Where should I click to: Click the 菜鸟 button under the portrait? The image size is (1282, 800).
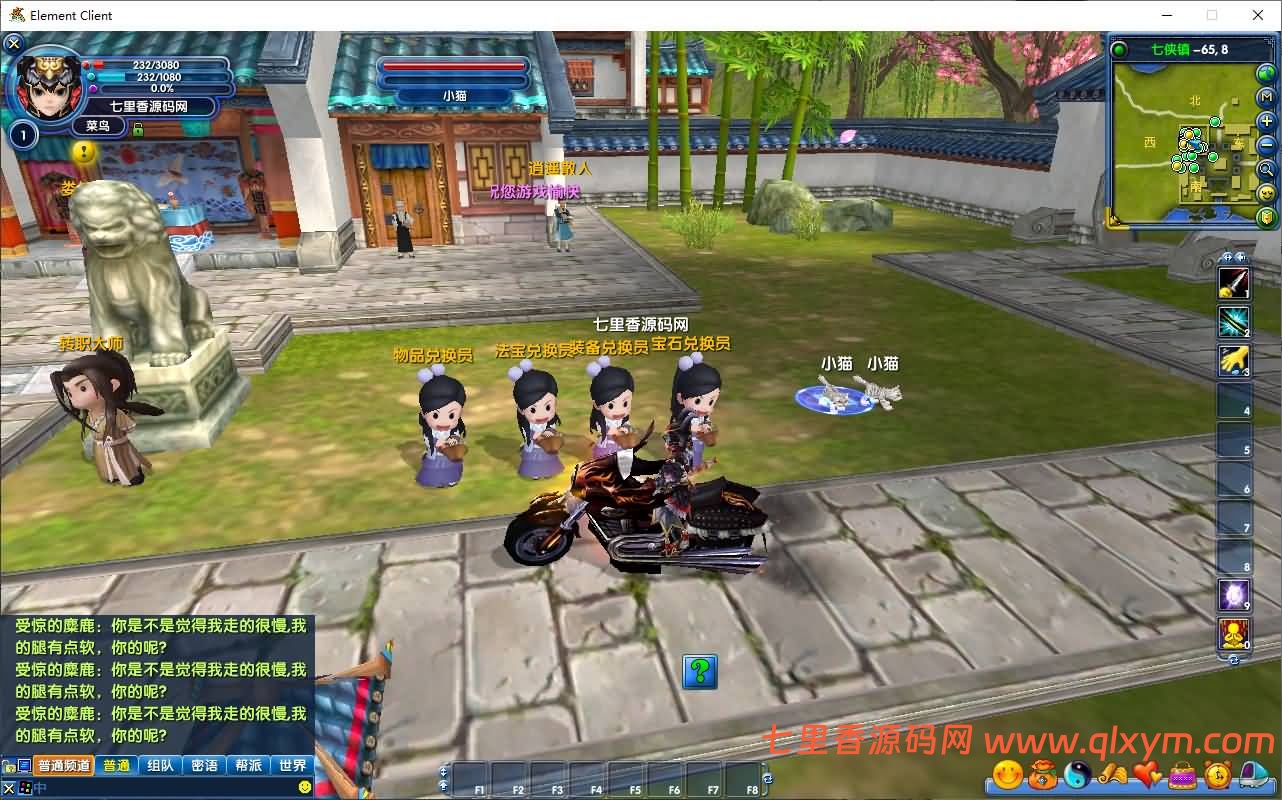point(100,126)
